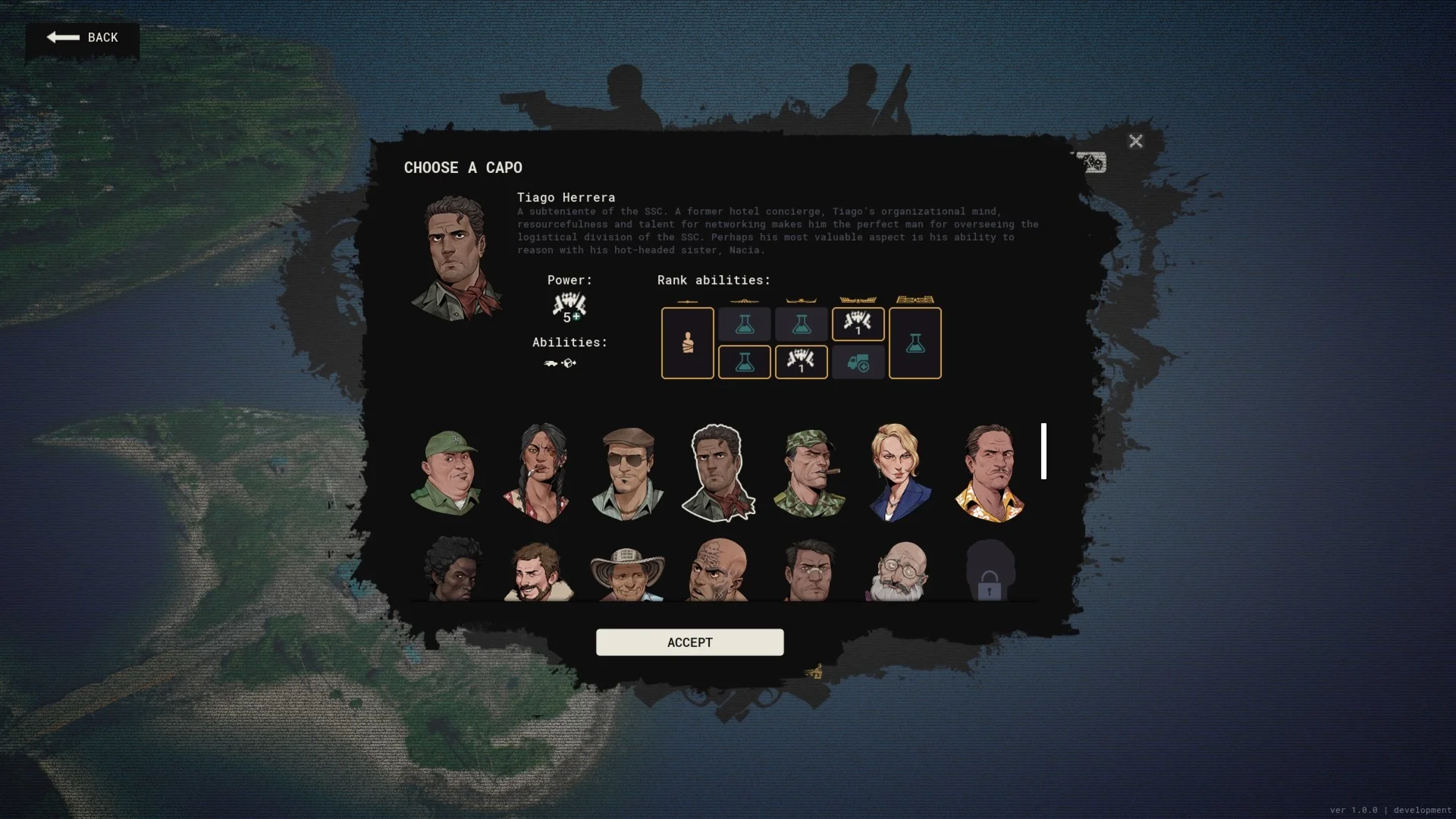The width and height of the screenshot is (1456, 819).
Task: Select Tiago Herrera's highlighted portrait
Action: 717,472
